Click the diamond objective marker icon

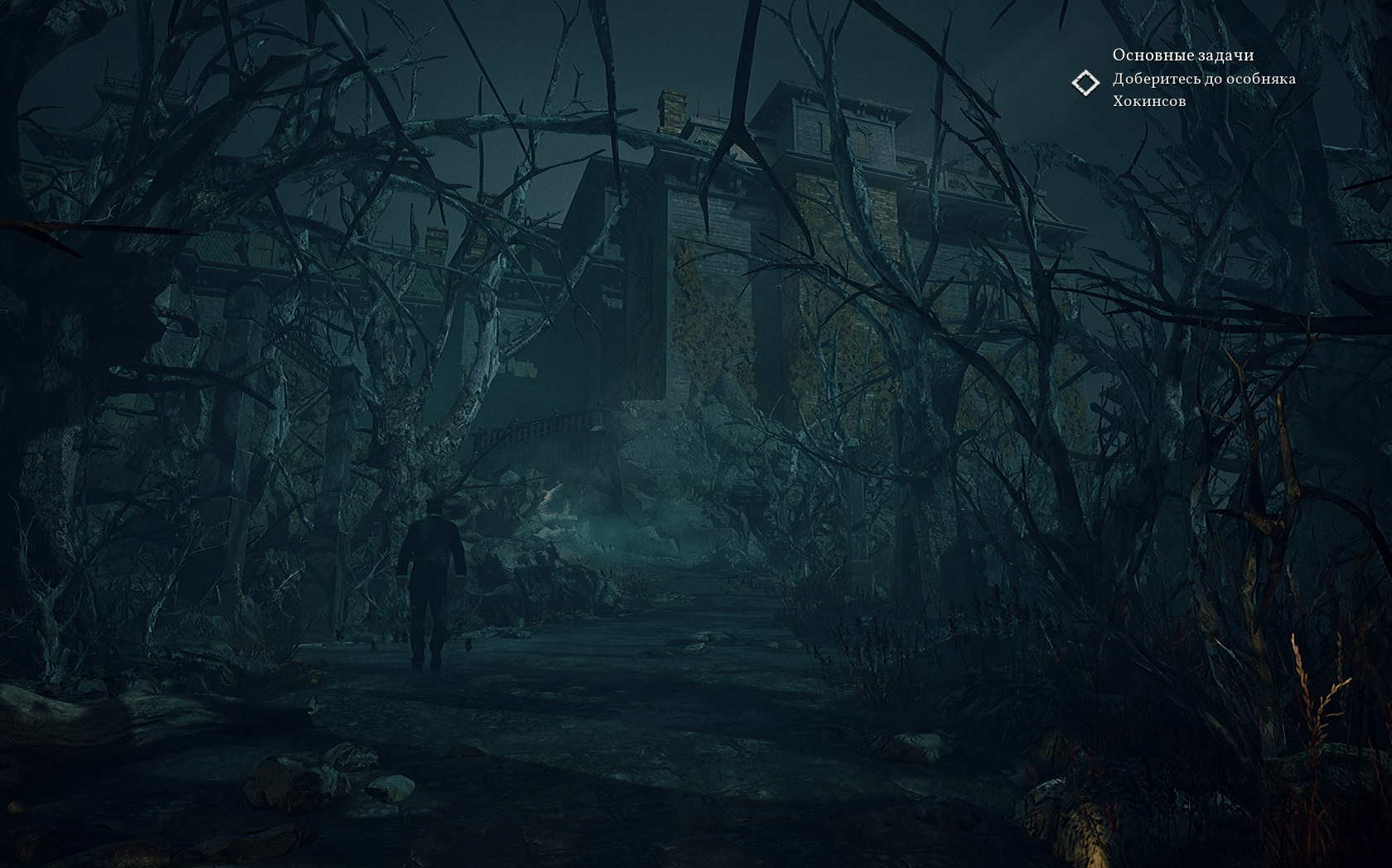click(x=1085, y=83)
